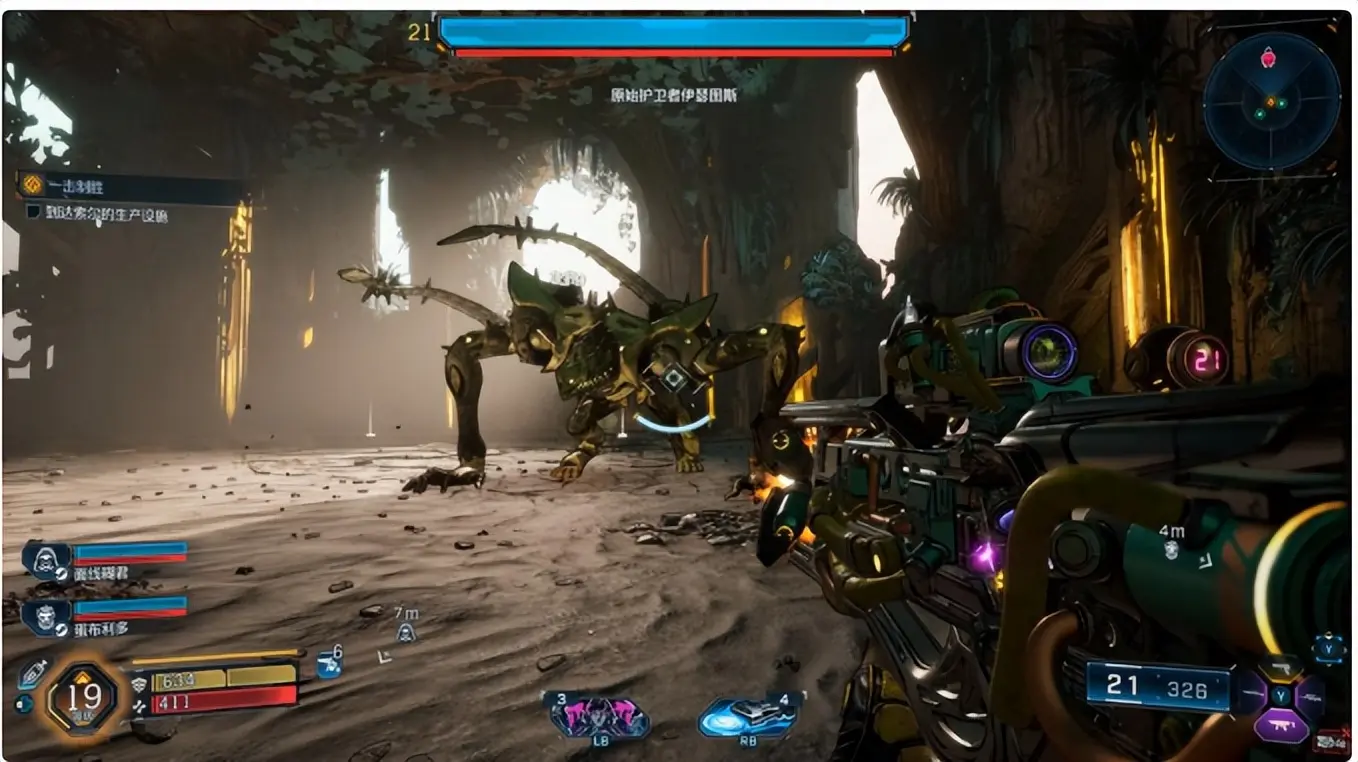Screen dimensions: 1358x762
Task: Select the top pistol weapon slot
Action: click(1281, 668)
